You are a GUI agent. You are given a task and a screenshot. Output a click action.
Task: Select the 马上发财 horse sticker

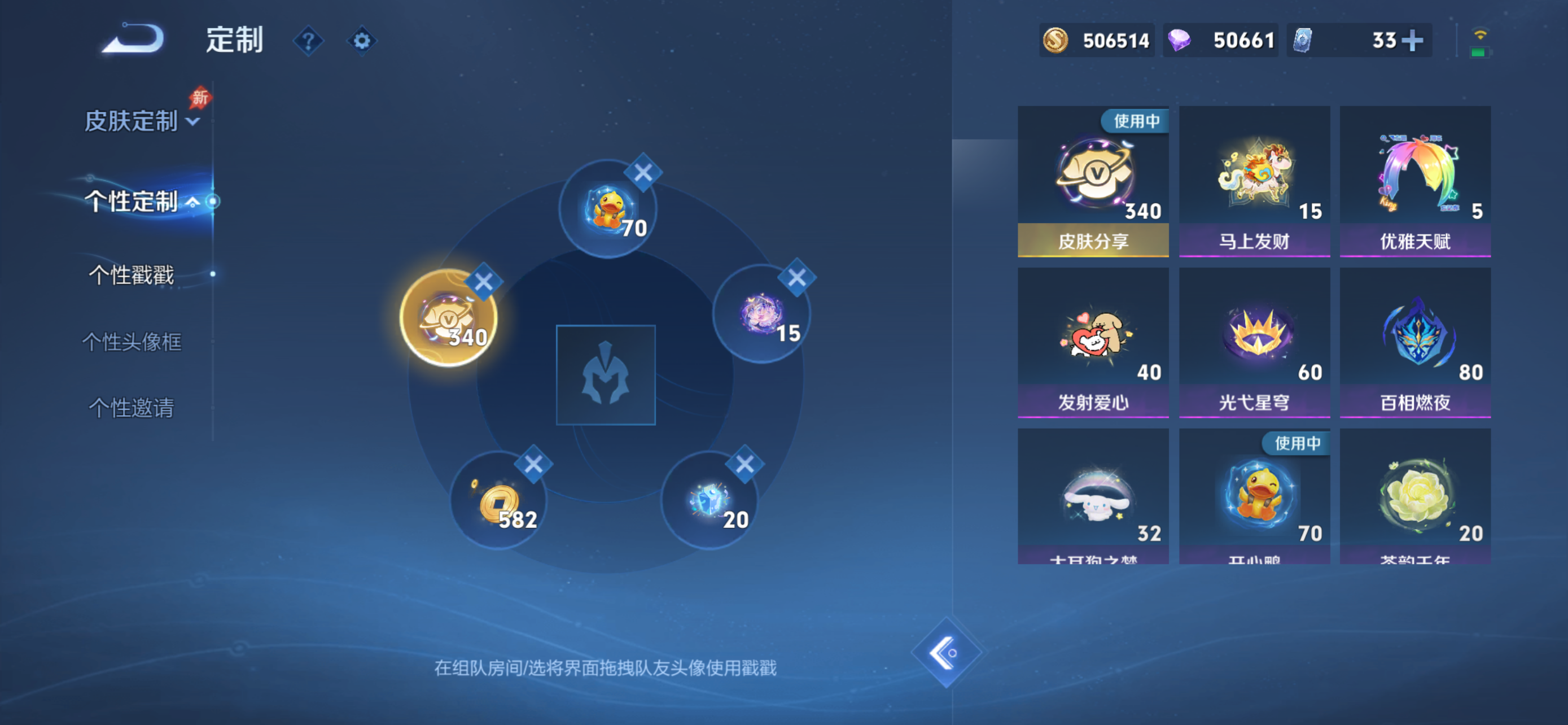pos(1254,177)
